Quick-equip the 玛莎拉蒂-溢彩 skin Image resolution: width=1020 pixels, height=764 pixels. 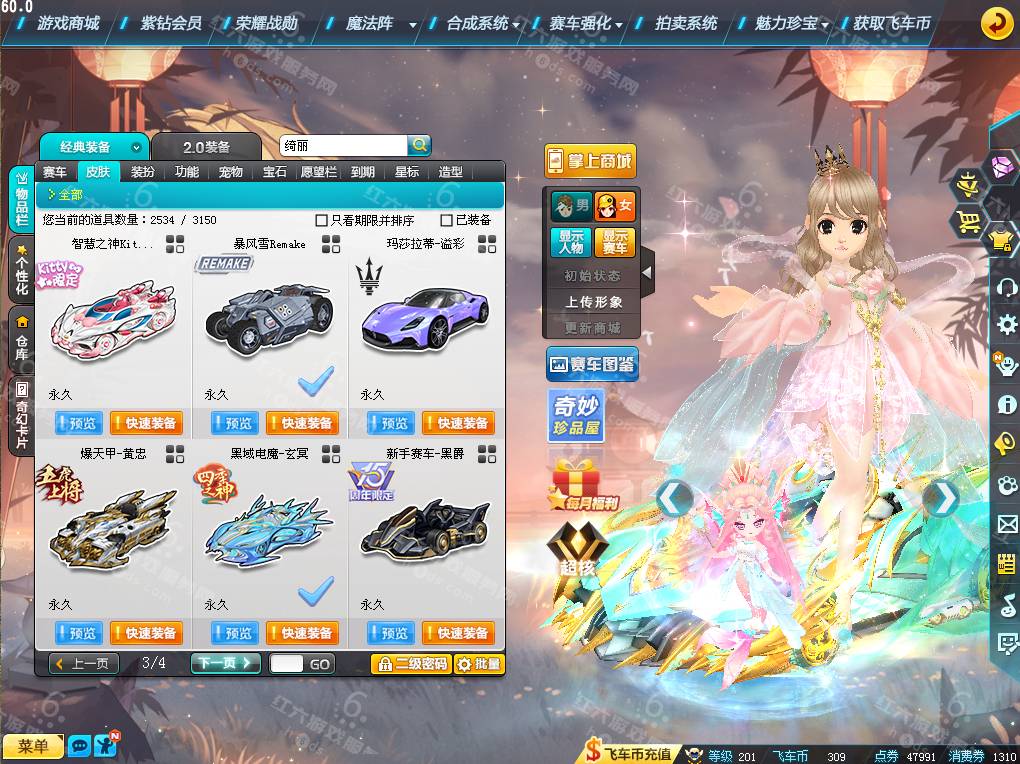[x=458, y=423]
